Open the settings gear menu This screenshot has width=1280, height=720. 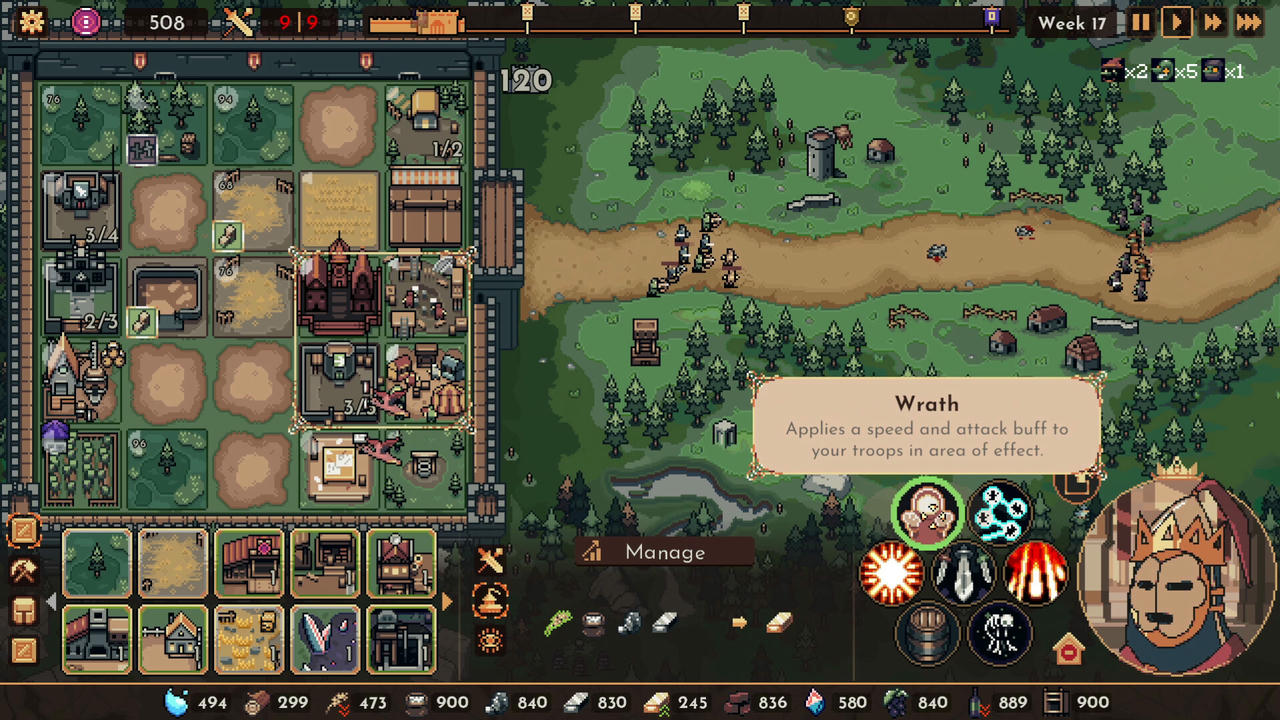[31, 22]
